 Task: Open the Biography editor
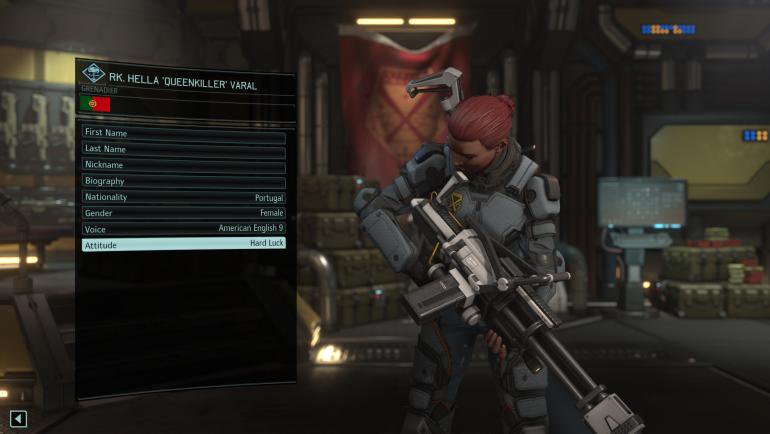[x=183, y=181]
